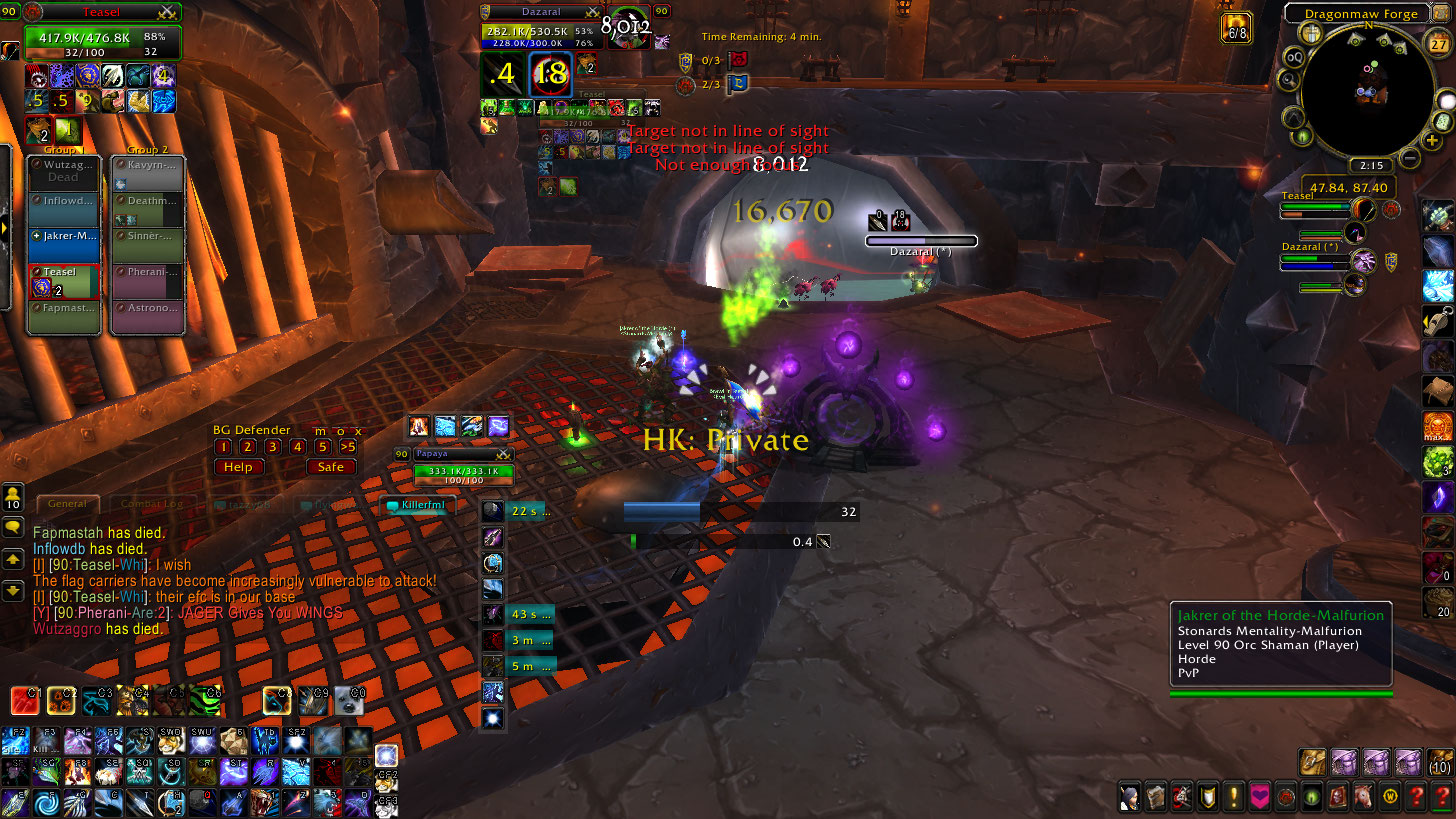
Task: Select Wutzag in the raid frames
Action: 64,170
